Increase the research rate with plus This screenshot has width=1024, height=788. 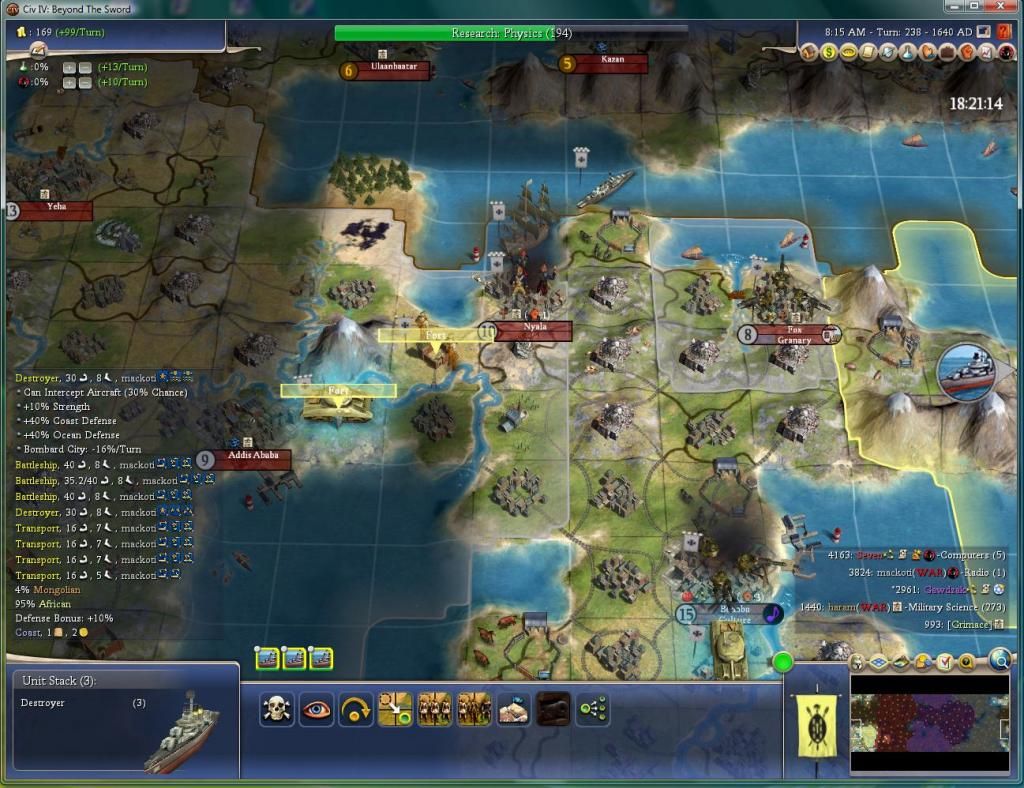70,67
